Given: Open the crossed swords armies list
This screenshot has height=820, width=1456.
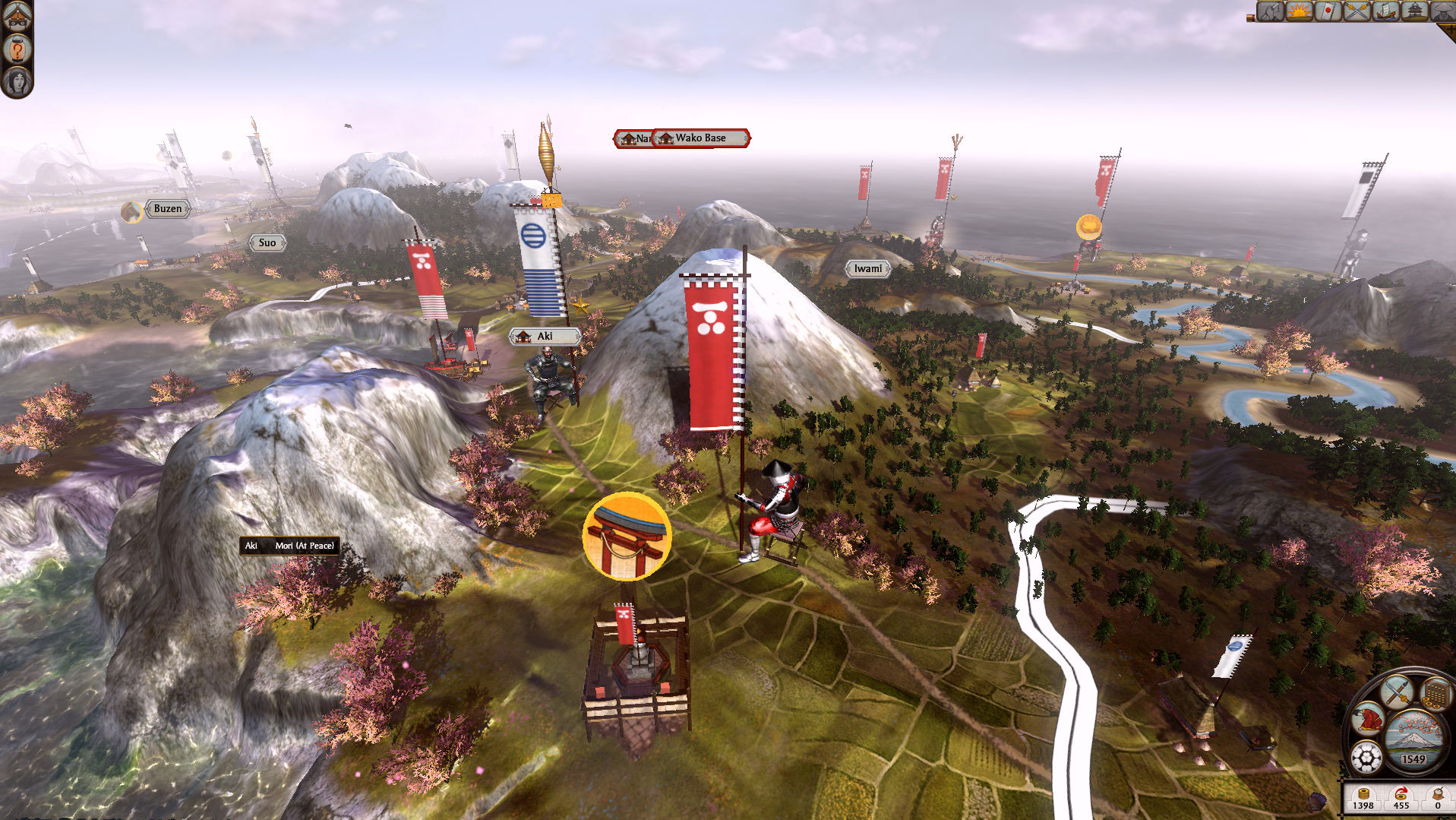Looking at the screenshot, I should pos(1357,11).
